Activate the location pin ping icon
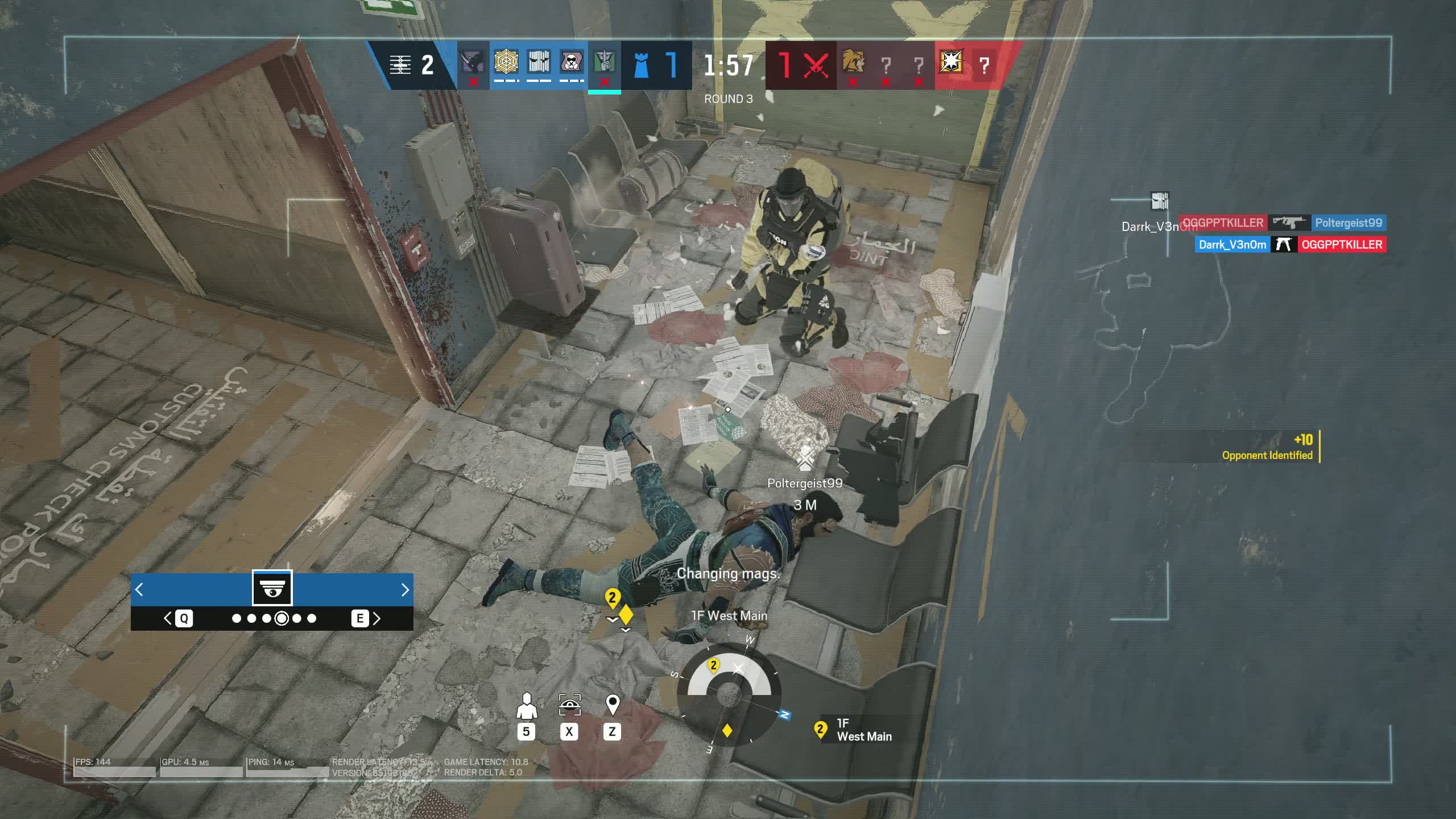The image size is (1456, 819). (612, 705)
